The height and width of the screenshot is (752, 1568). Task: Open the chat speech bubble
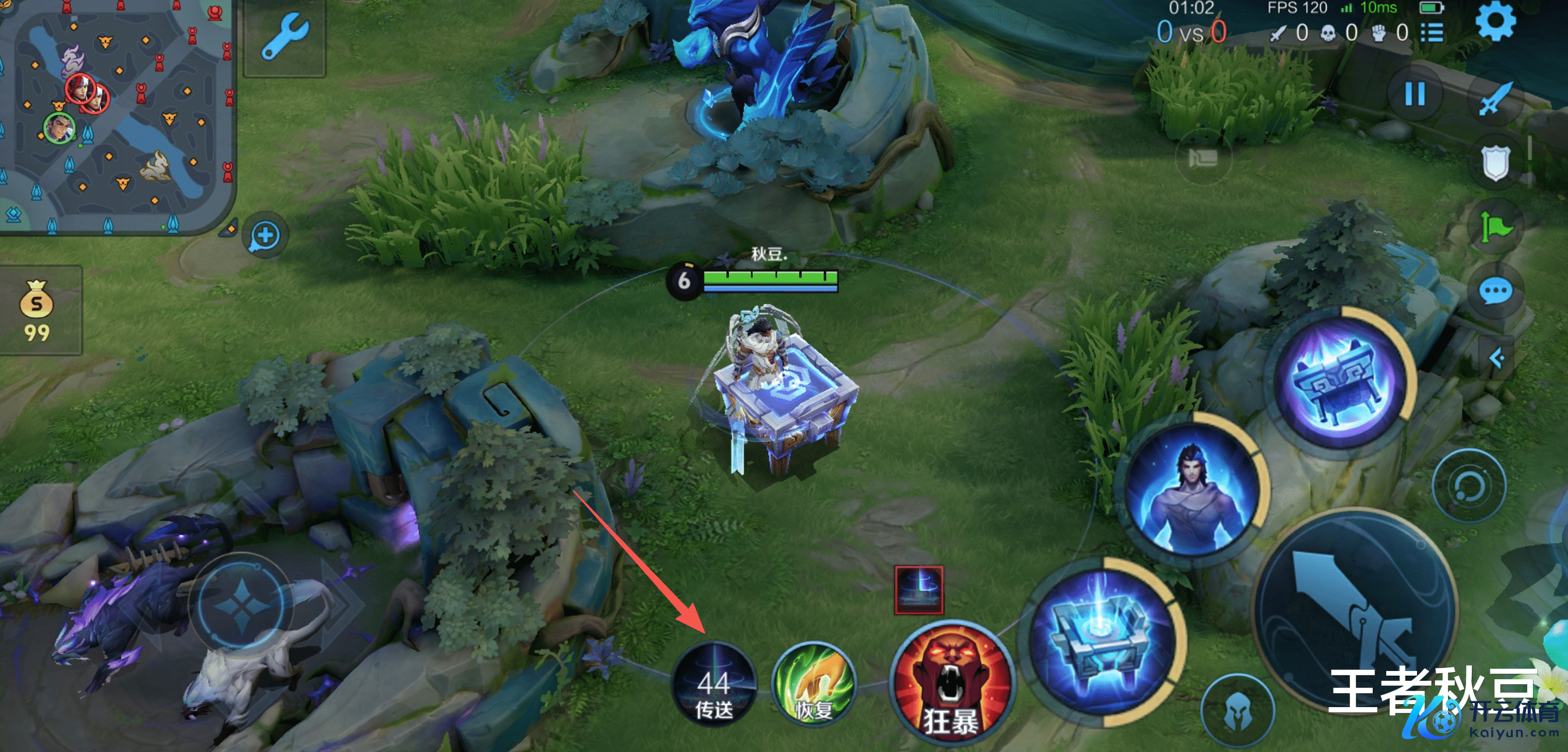(1495, 292)
